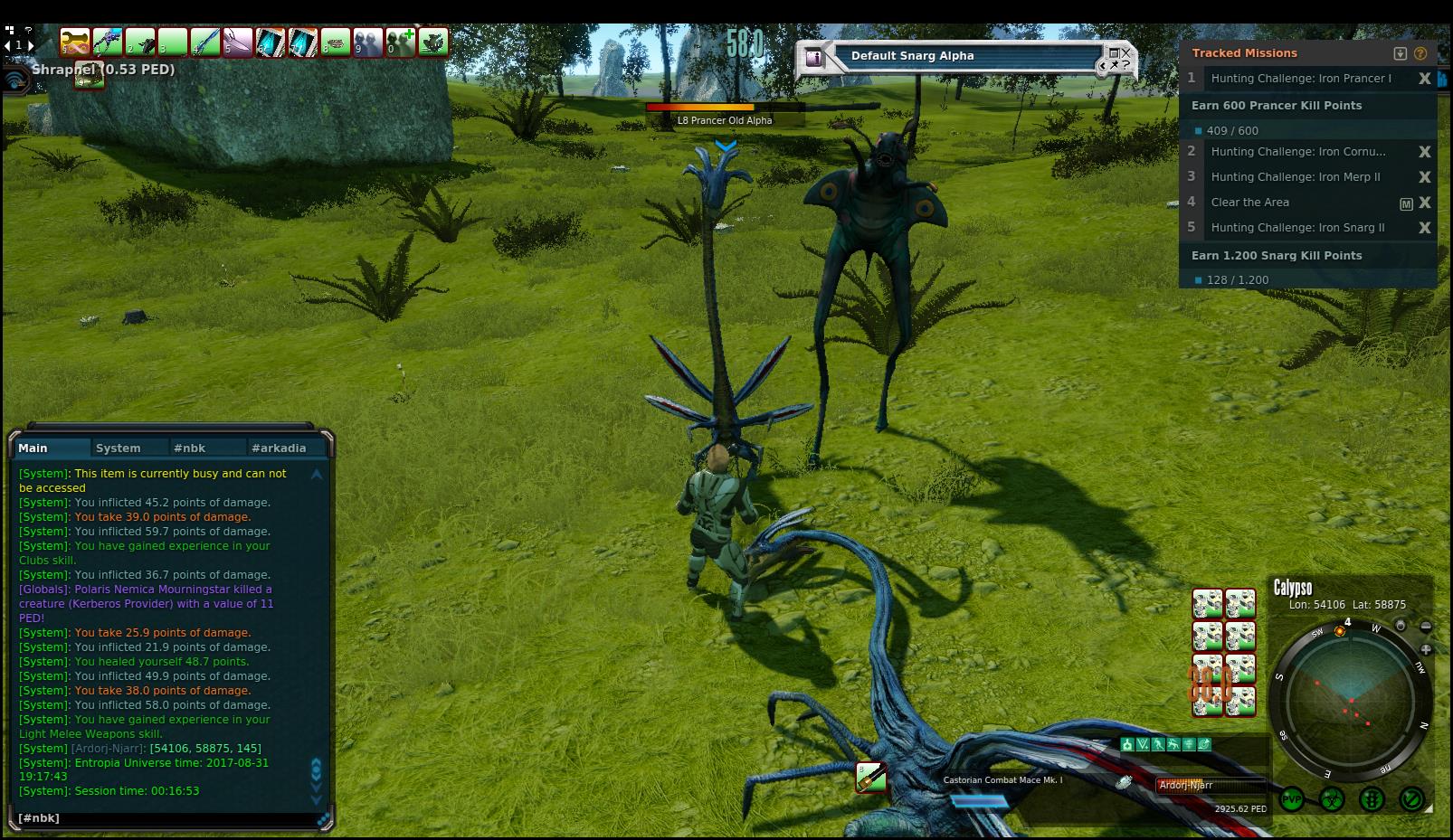Click the biohazard icon below radar
The height and width of the screenshot is (840, 1453).
pos(1332,799)
